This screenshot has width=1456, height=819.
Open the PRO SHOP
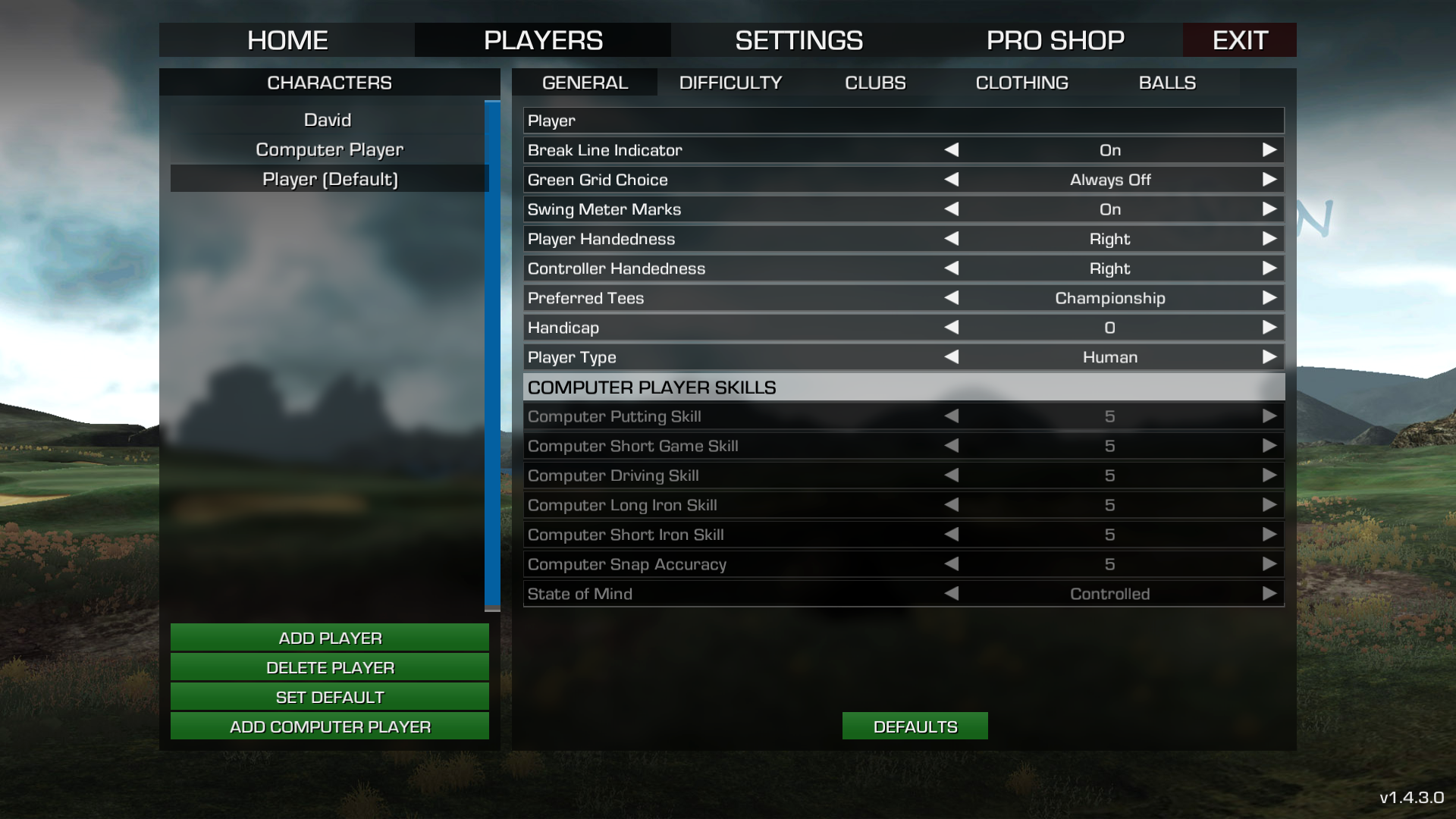[1055, 40]
